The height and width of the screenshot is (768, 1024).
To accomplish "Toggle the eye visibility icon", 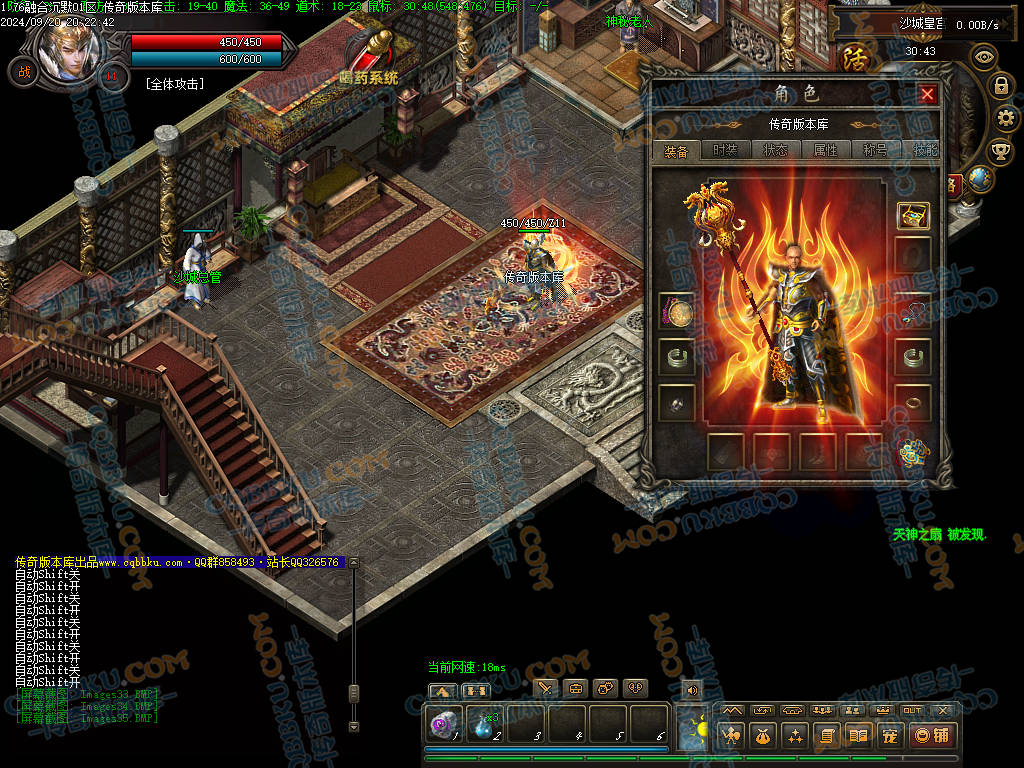I will (985, 56).
